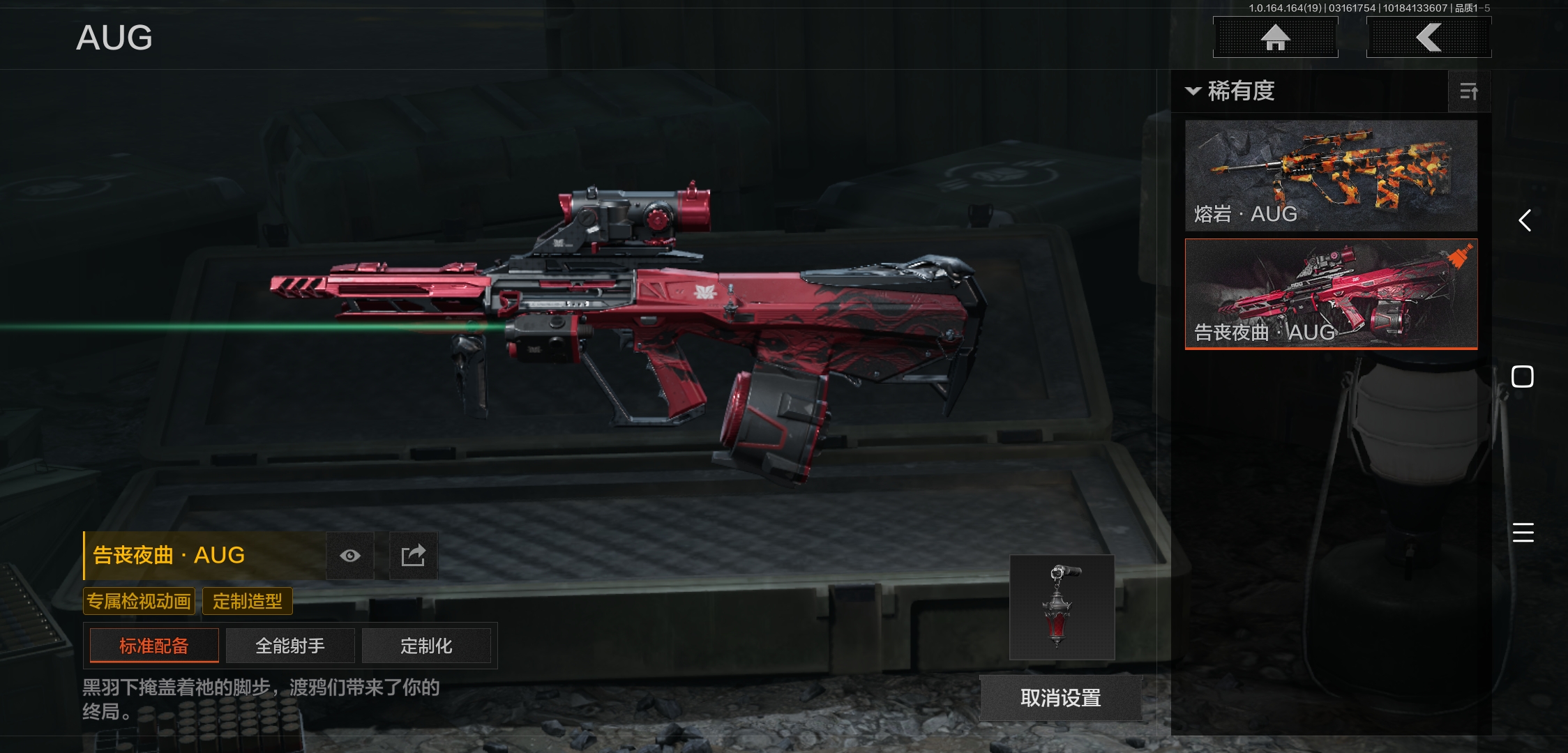This screenshot has width=1568, height=753.
Task: Toggle the eye preview icon
Action: (350, 556)
